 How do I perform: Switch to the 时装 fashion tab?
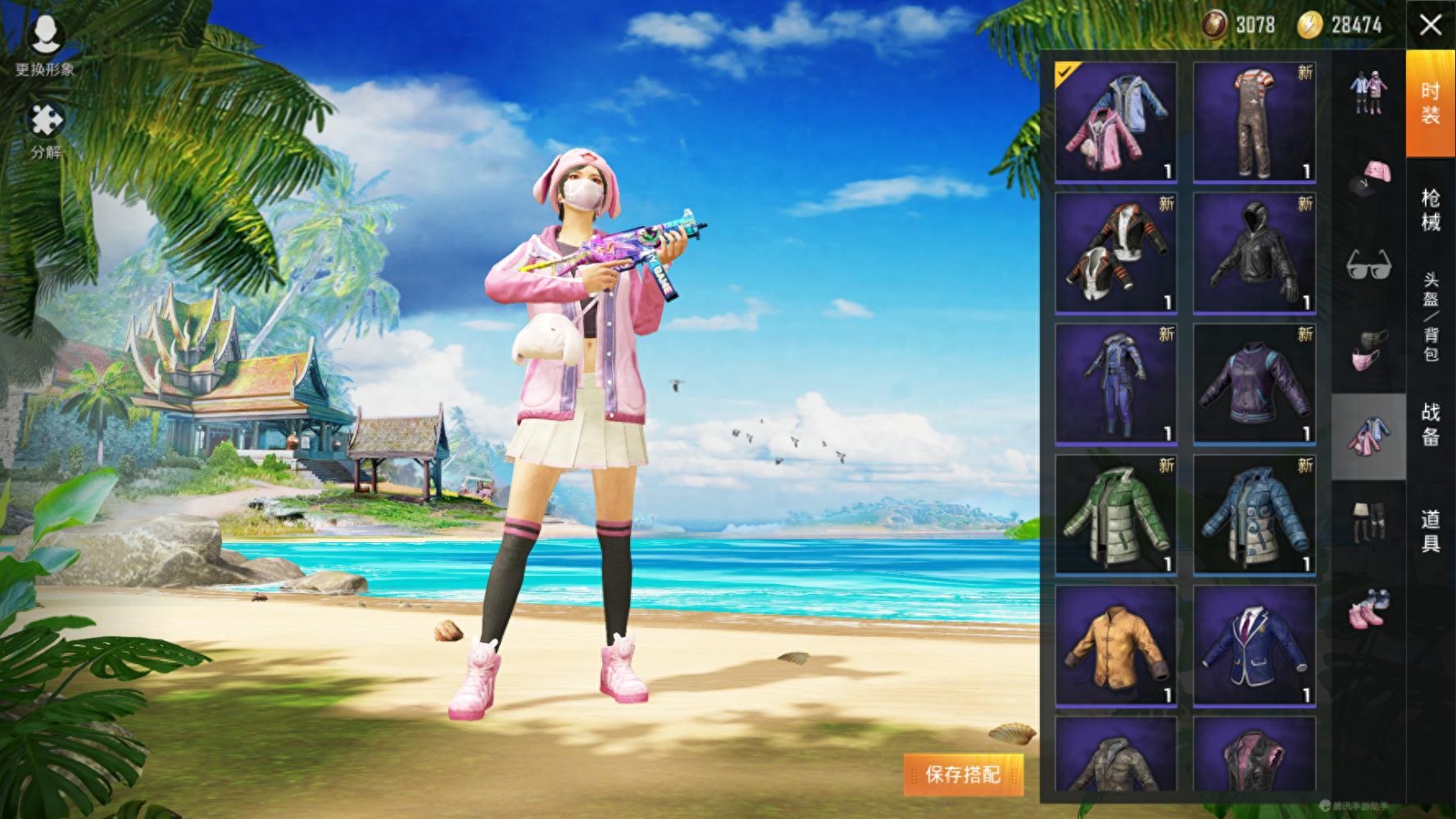[x=1431, y=103]
